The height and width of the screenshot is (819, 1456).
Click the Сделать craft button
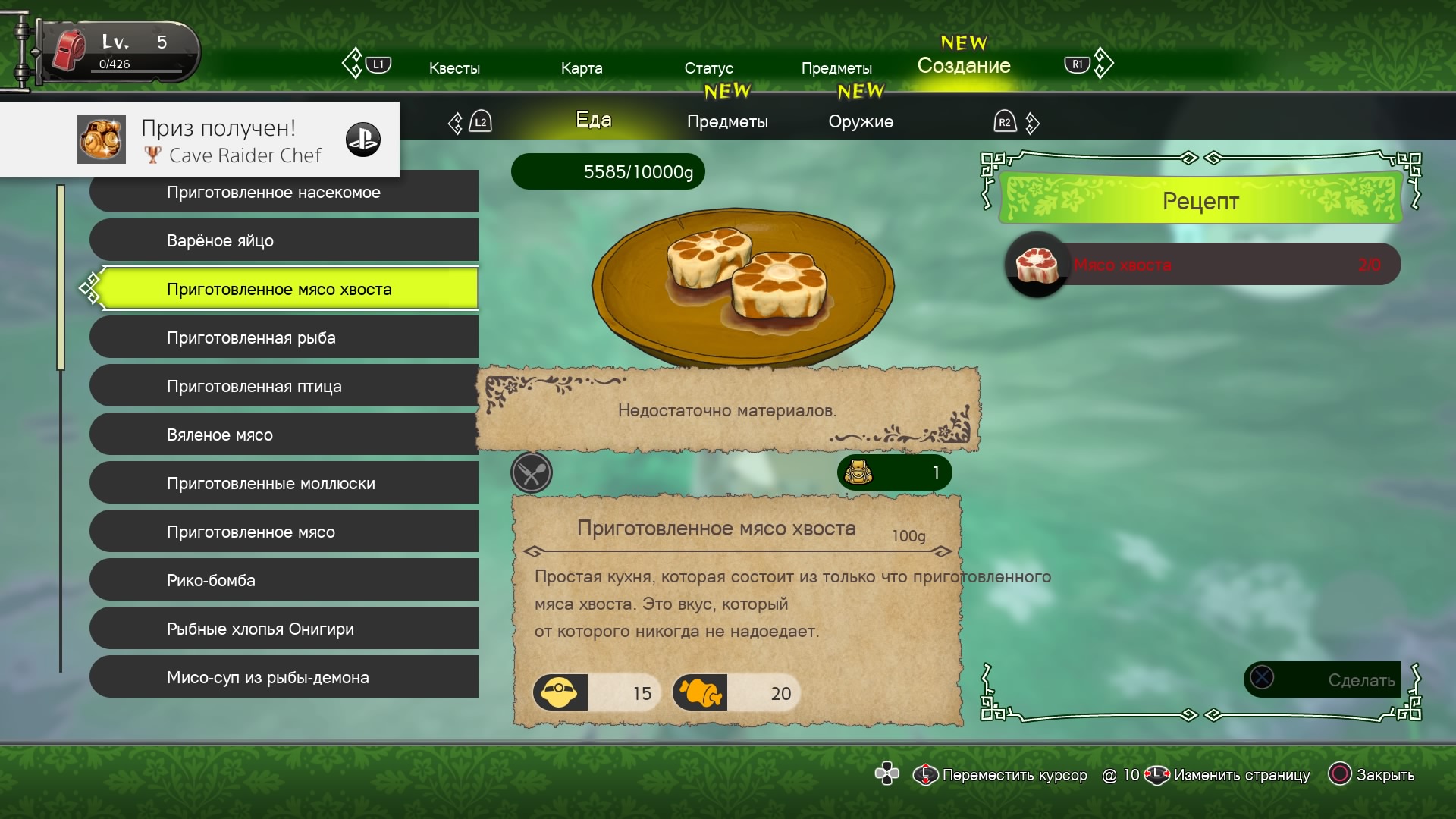tap(1323, 679)
